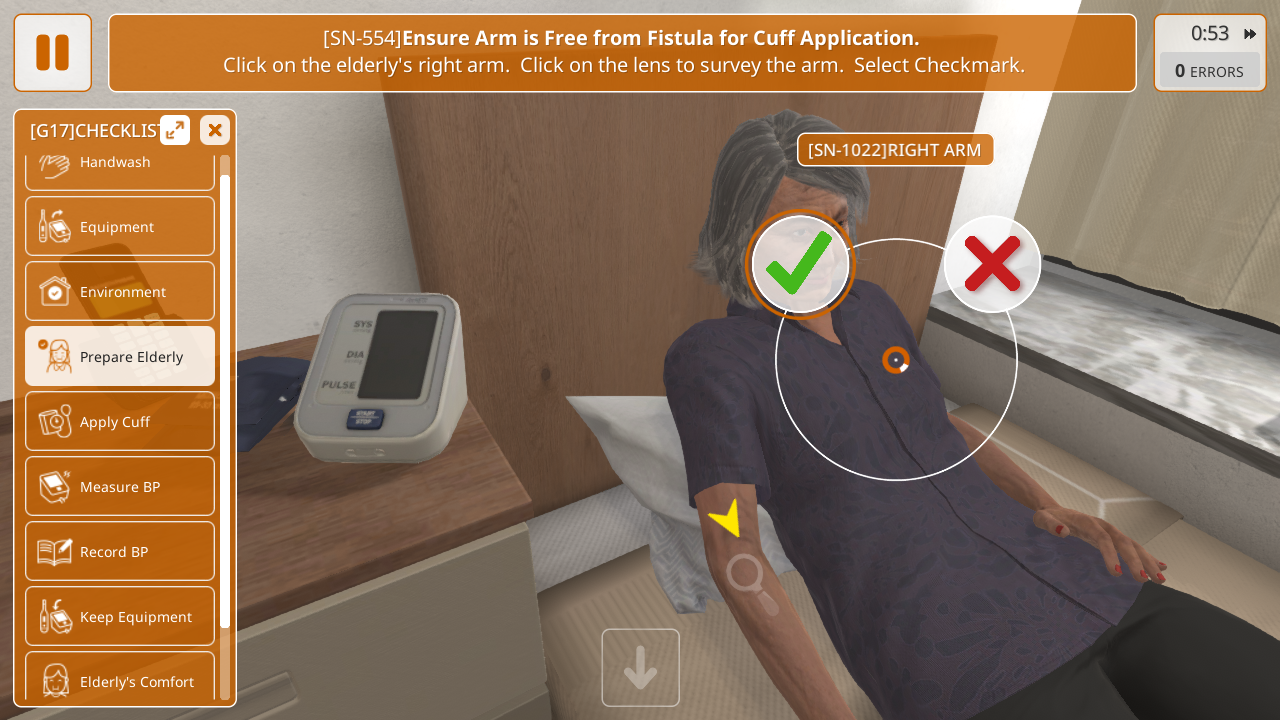This screenshot has width=1280, height=720.
Task: Select the Measure BP checklist step
Action: [x=120, y=487]
